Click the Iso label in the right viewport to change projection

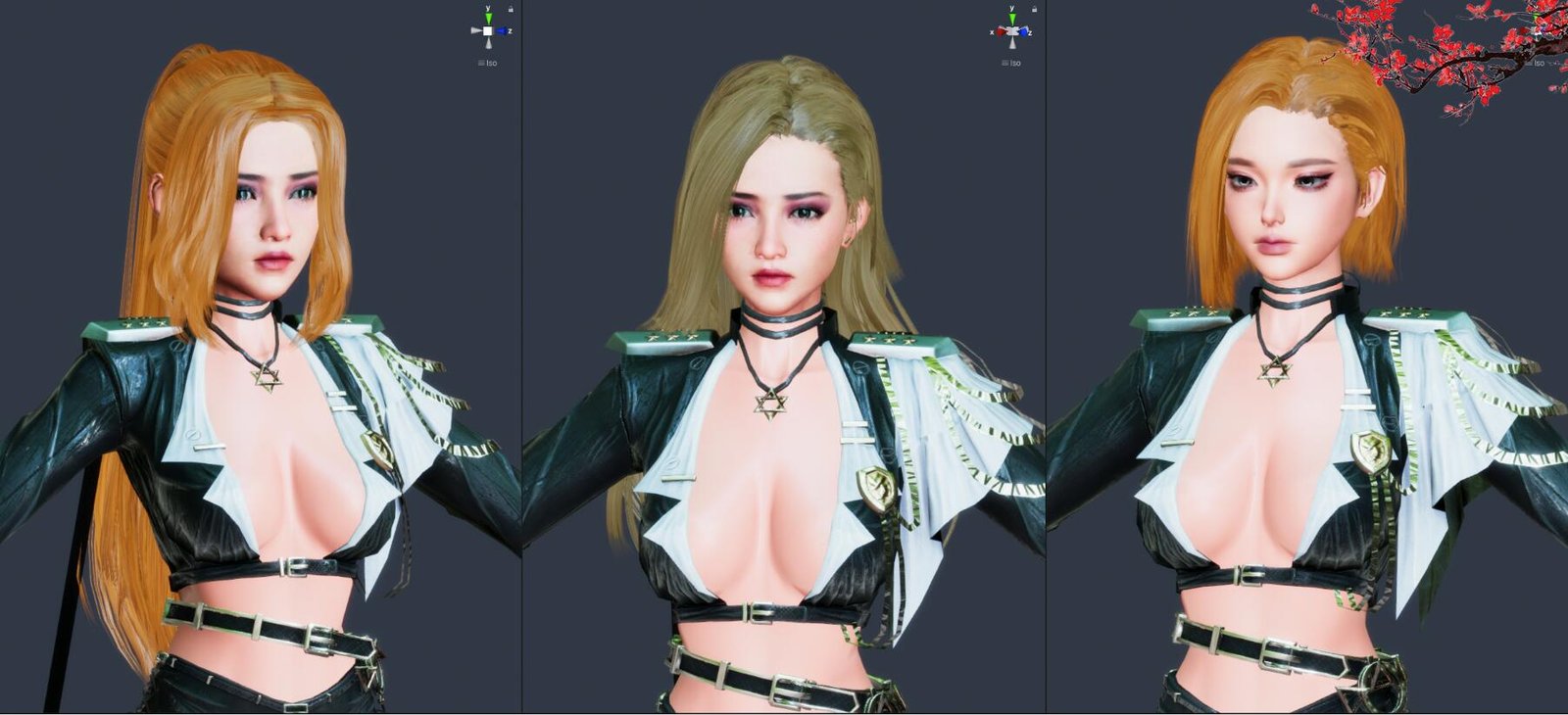(1541, 65)
